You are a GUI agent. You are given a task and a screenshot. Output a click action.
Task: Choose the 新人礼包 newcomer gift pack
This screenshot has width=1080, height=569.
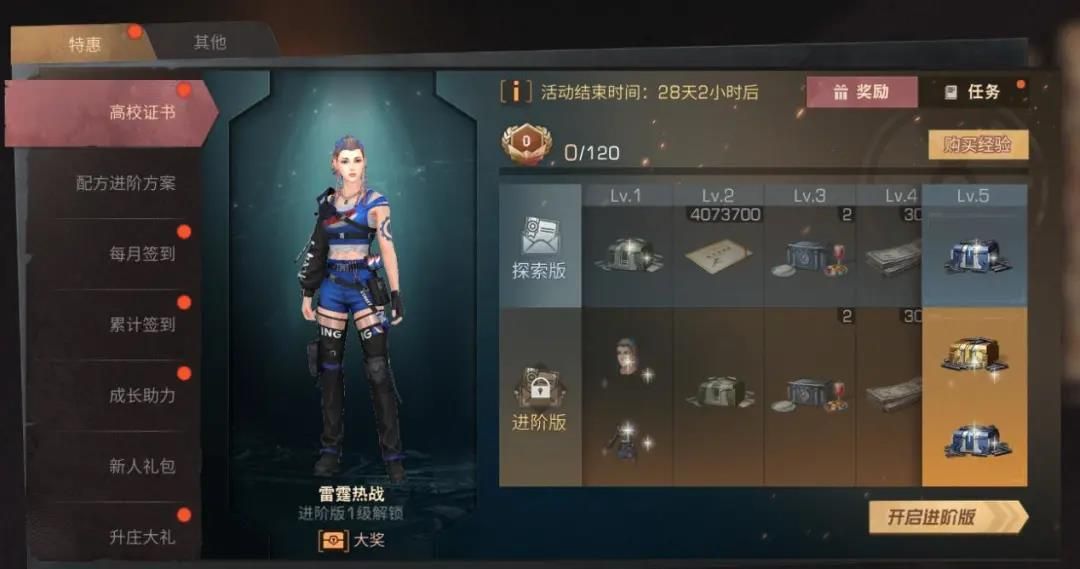(142, 466)
